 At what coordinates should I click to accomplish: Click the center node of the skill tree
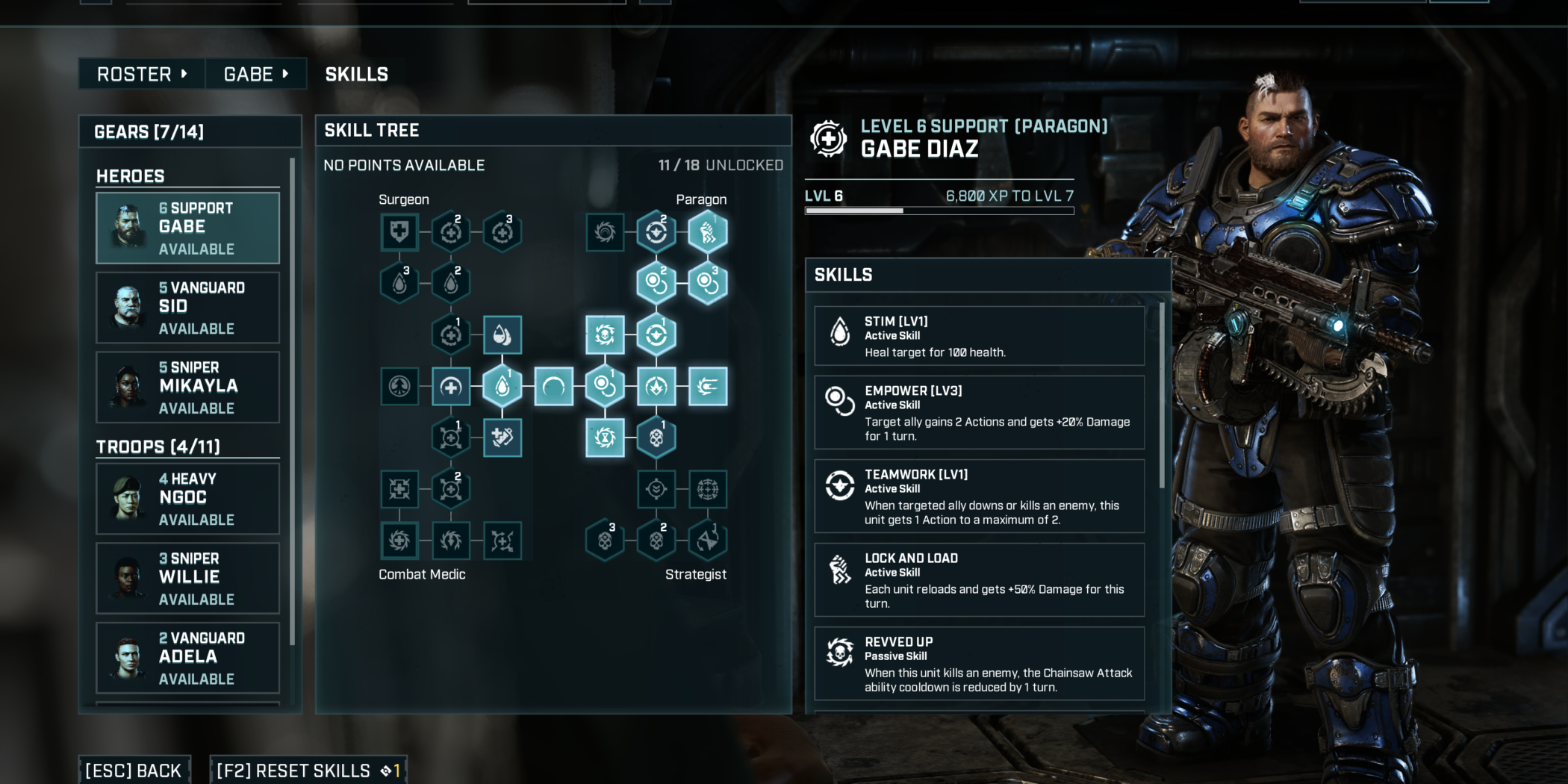[x=553, y=386]
